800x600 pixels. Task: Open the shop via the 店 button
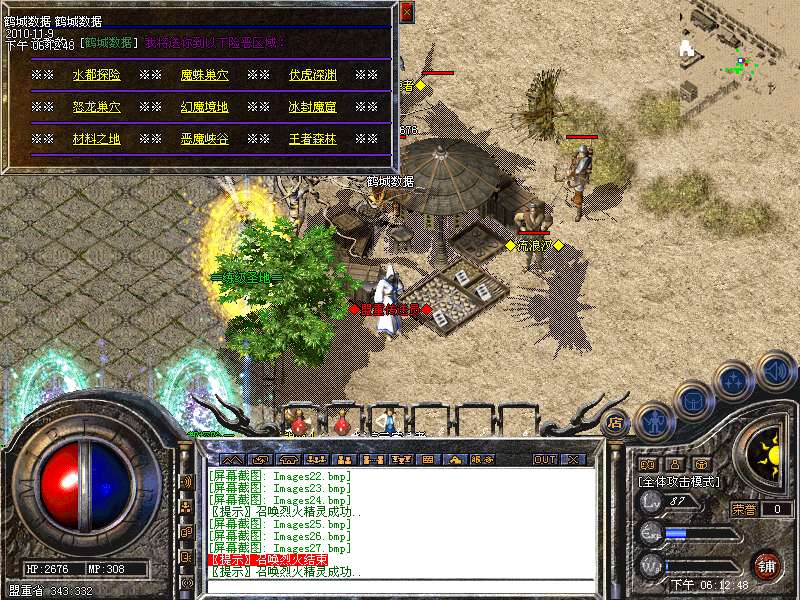pyautogui.click(x=615, y=422)
